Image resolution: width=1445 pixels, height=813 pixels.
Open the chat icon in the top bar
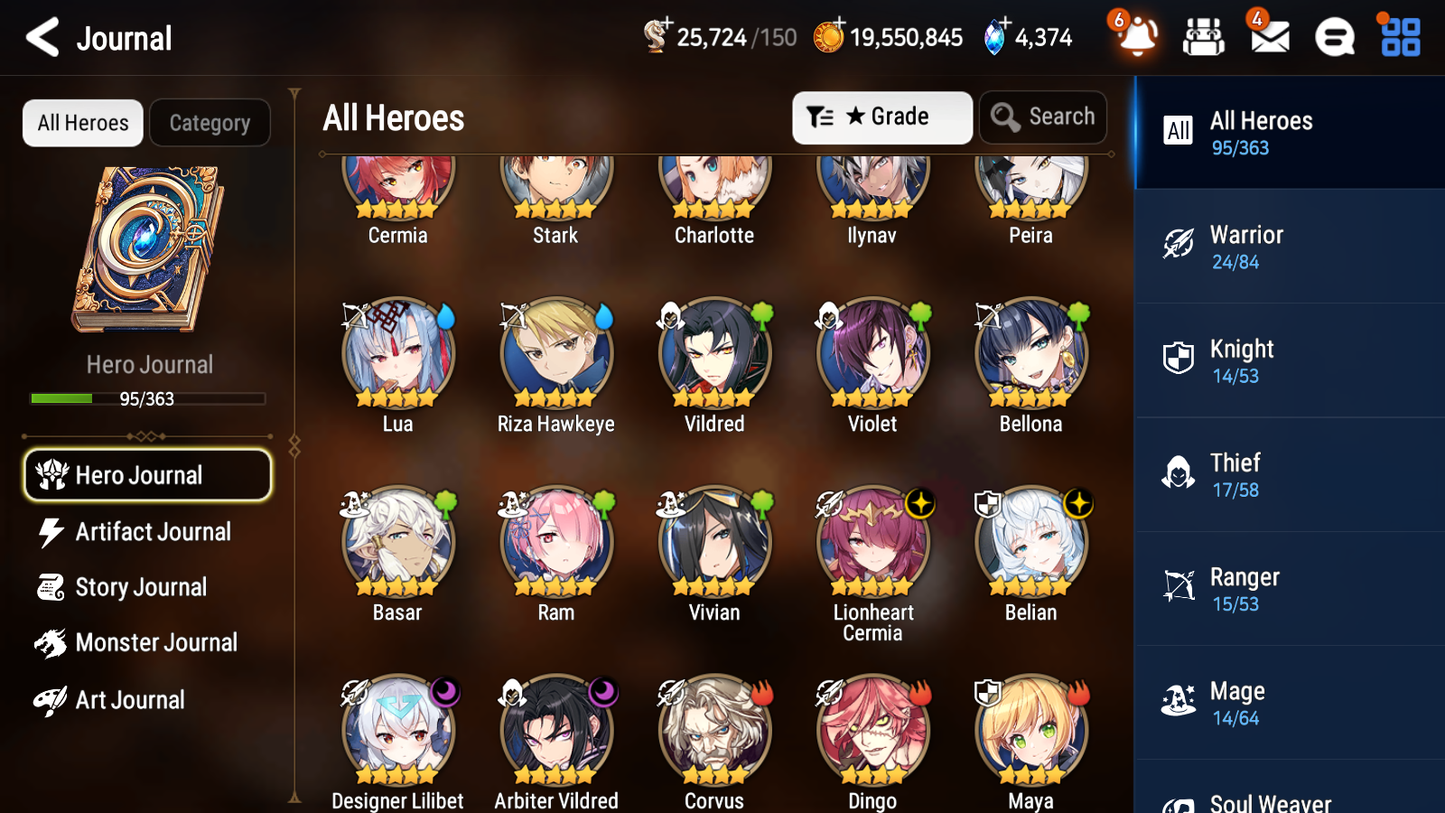pos(1333,36)
